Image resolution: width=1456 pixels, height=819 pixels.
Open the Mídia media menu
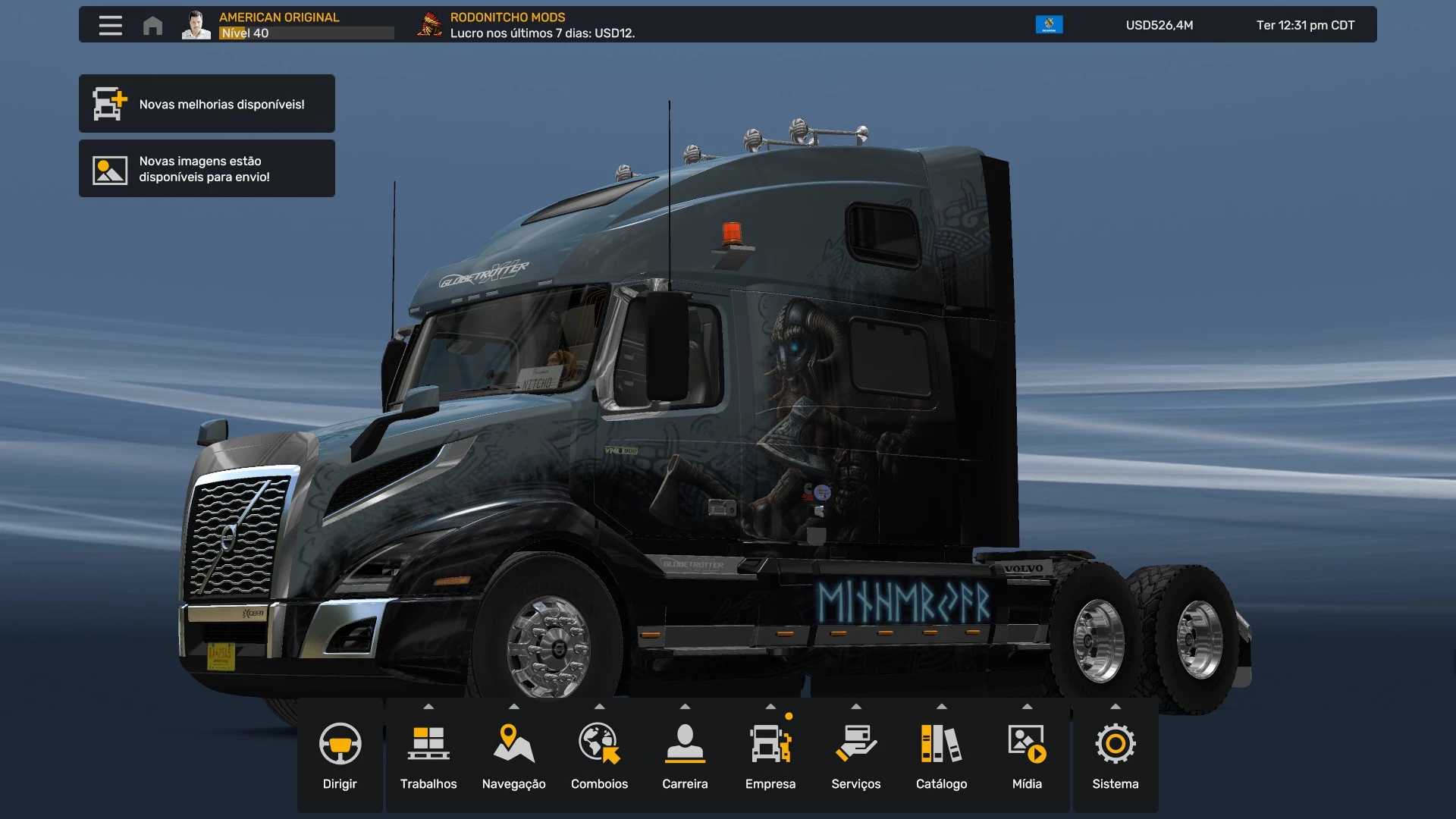point(1027,755)
